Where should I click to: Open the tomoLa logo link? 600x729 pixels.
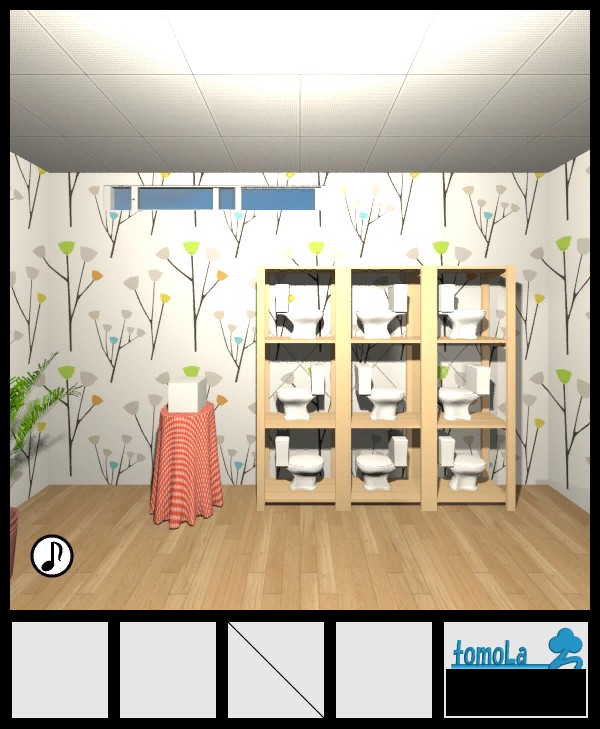[515, 648]
